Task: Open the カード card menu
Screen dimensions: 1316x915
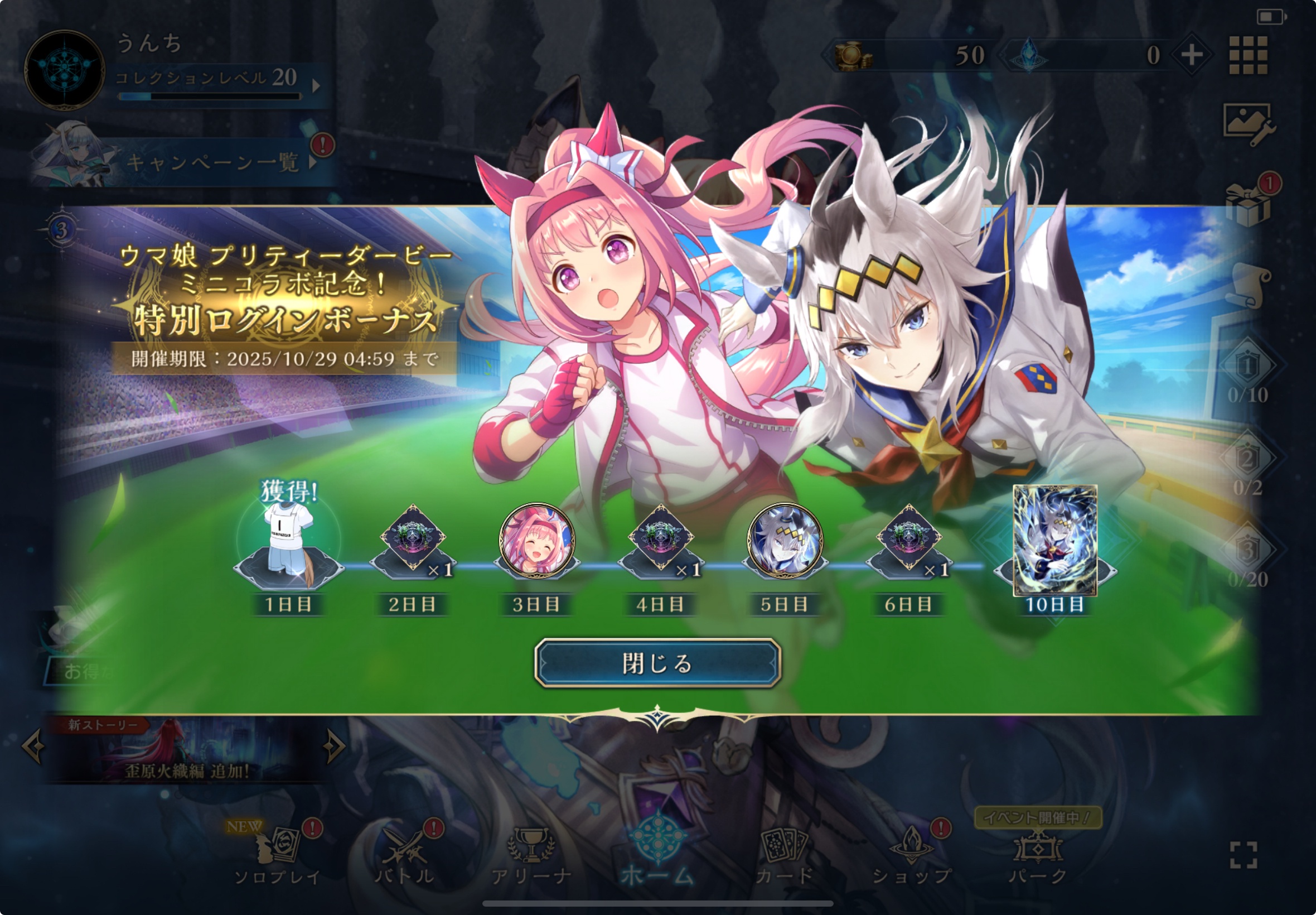Action: click(784, 855)
